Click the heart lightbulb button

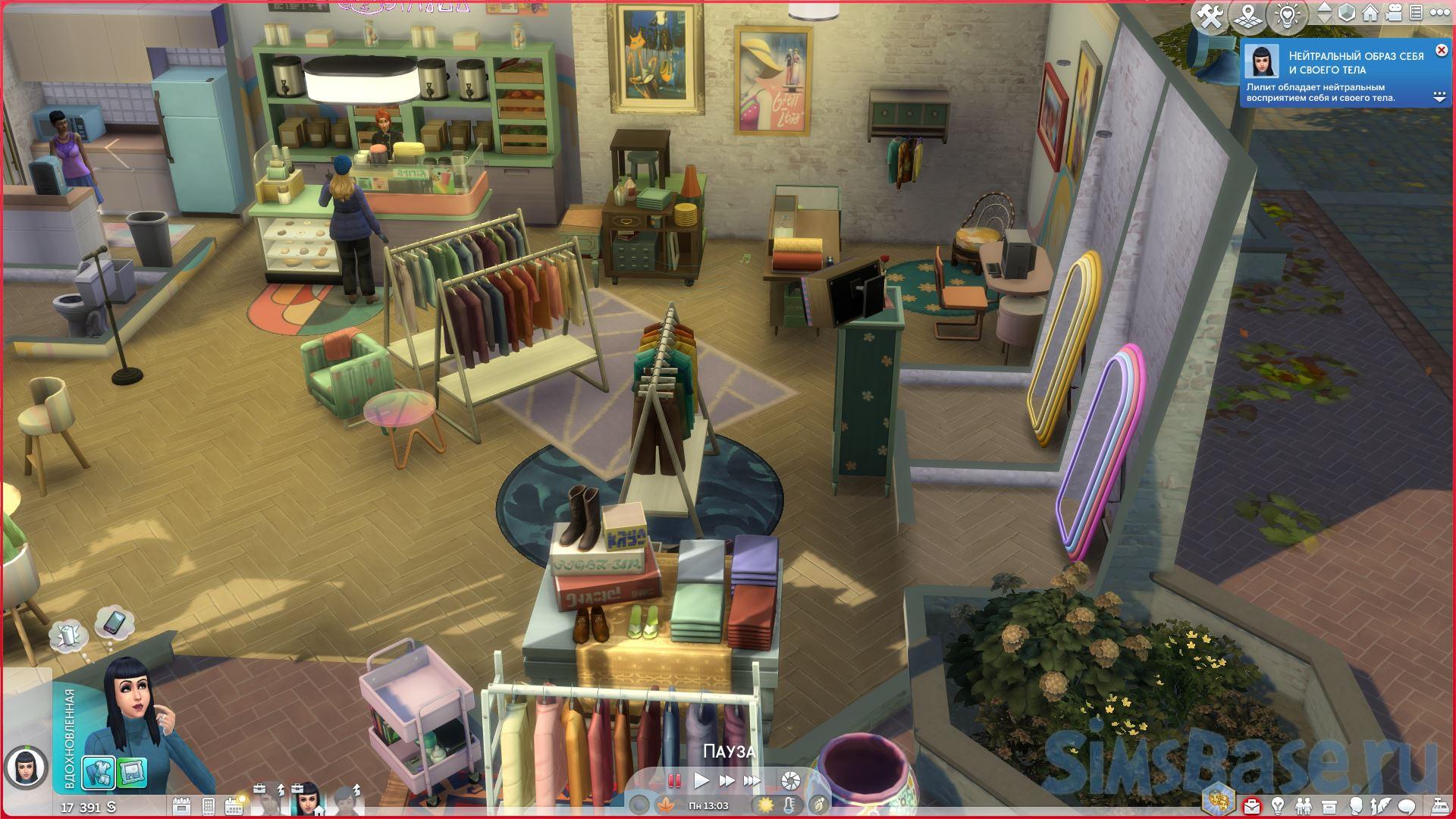pyautogui.click(x=1287, y=17)
